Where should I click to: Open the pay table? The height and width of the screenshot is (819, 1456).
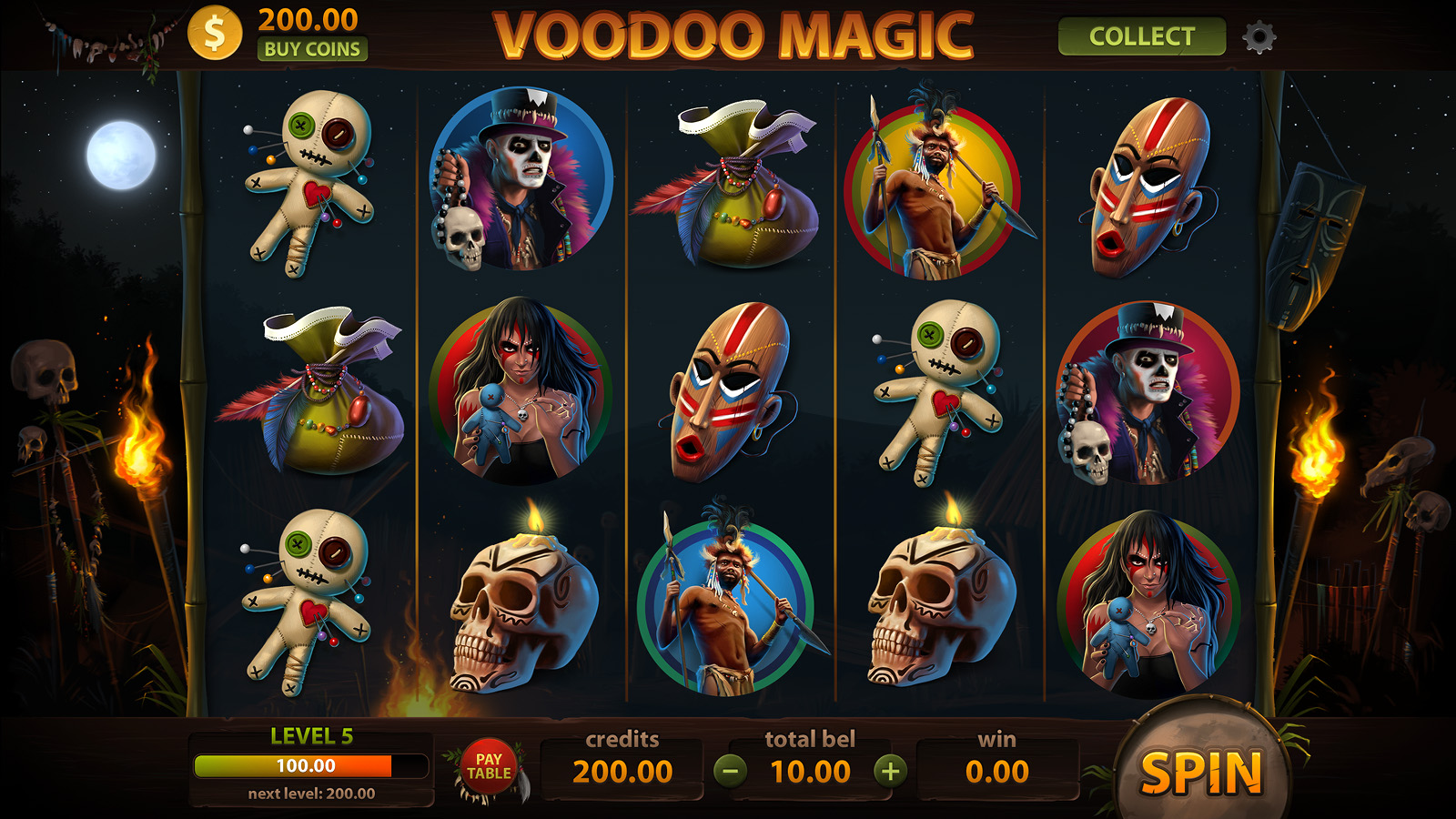pyautogui.click(x=489, y=767)
